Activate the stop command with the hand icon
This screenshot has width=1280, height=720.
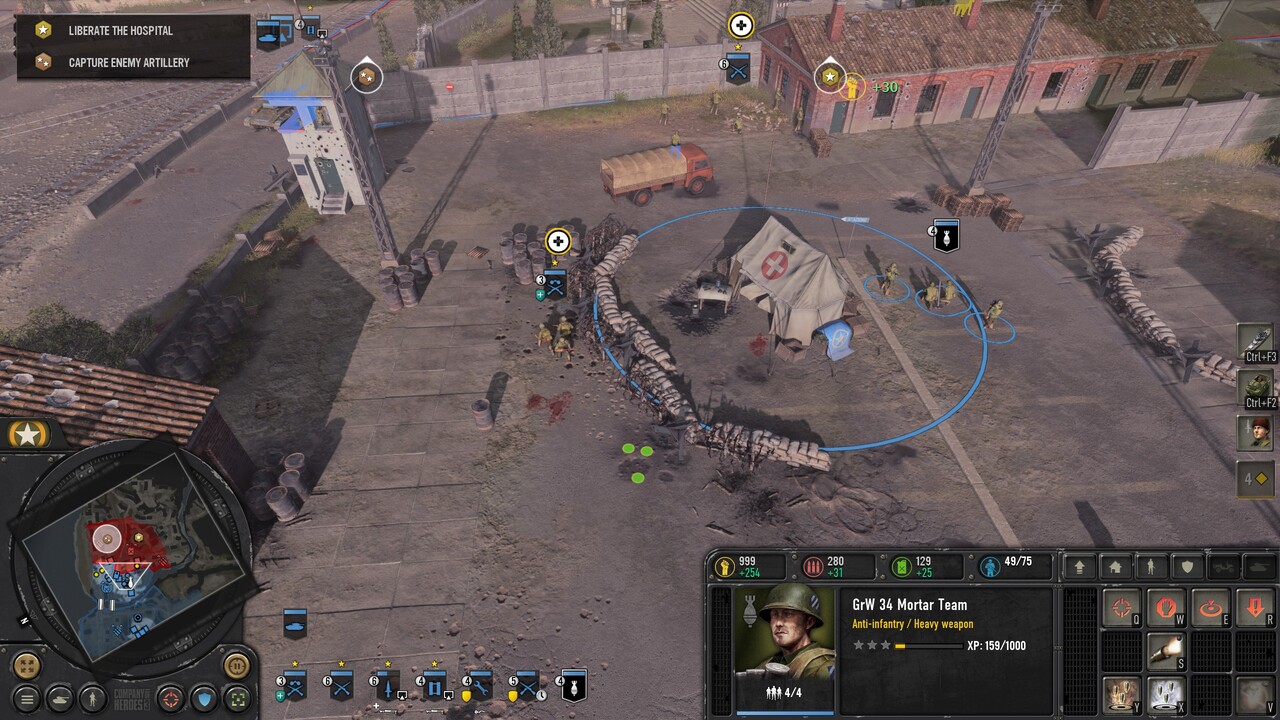(x=1166, y=607)
